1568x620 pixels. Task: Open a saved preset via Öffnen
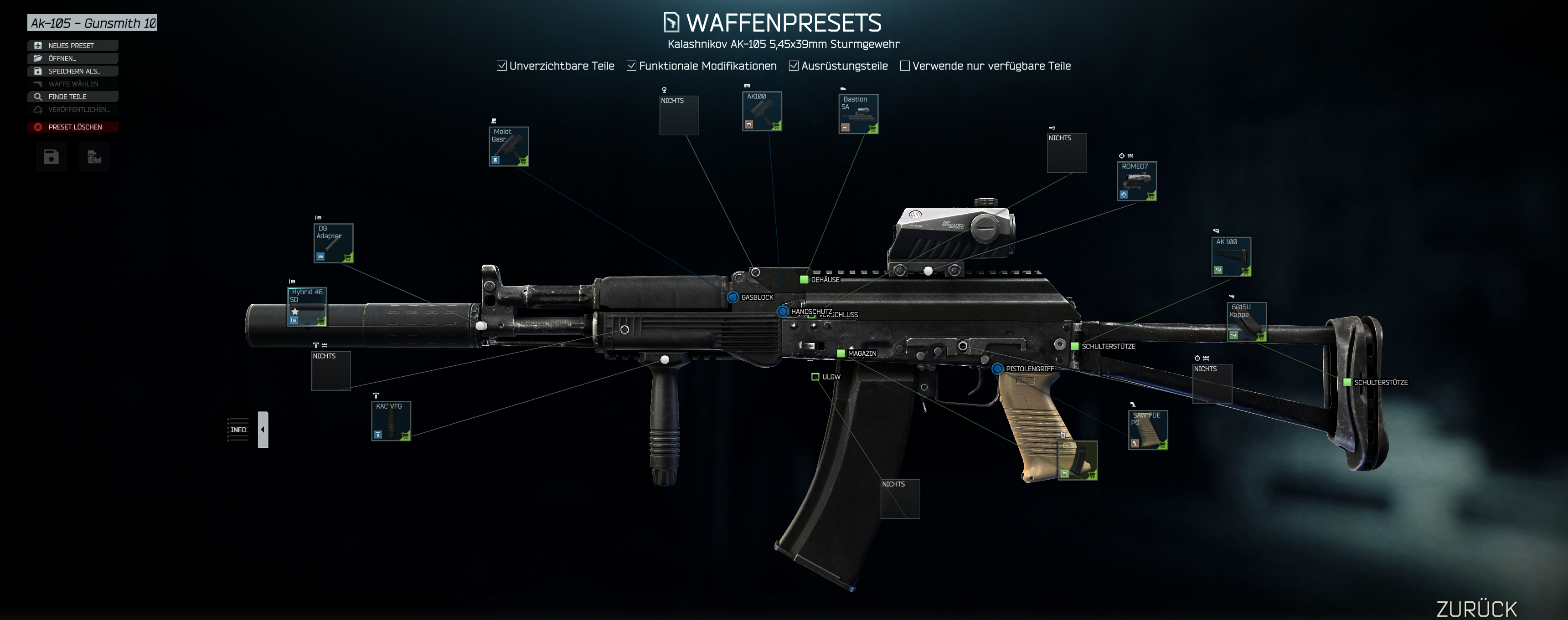pos(72,58)
